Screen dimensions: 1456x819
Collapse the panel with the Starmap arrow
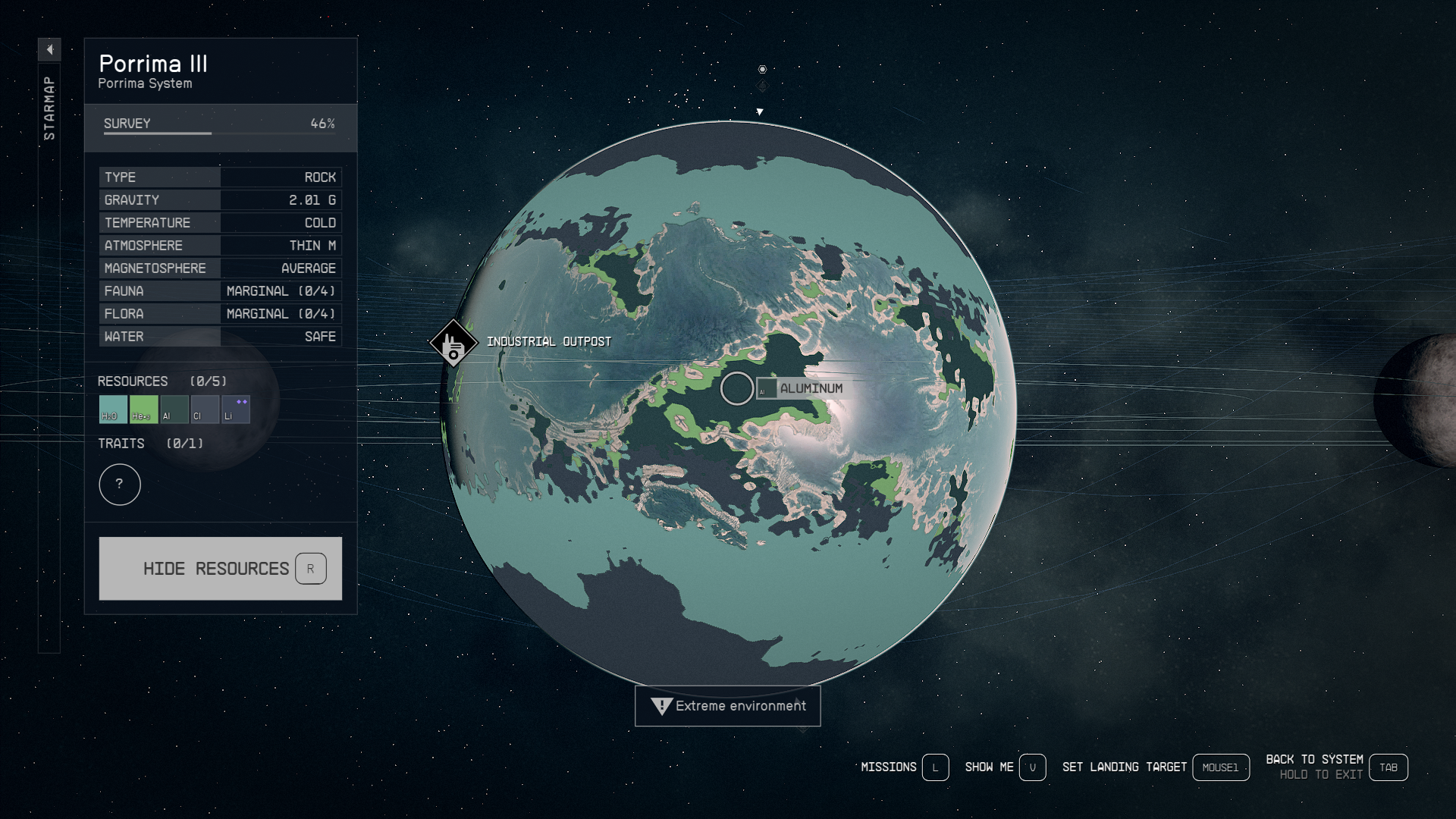click(49, 50)
